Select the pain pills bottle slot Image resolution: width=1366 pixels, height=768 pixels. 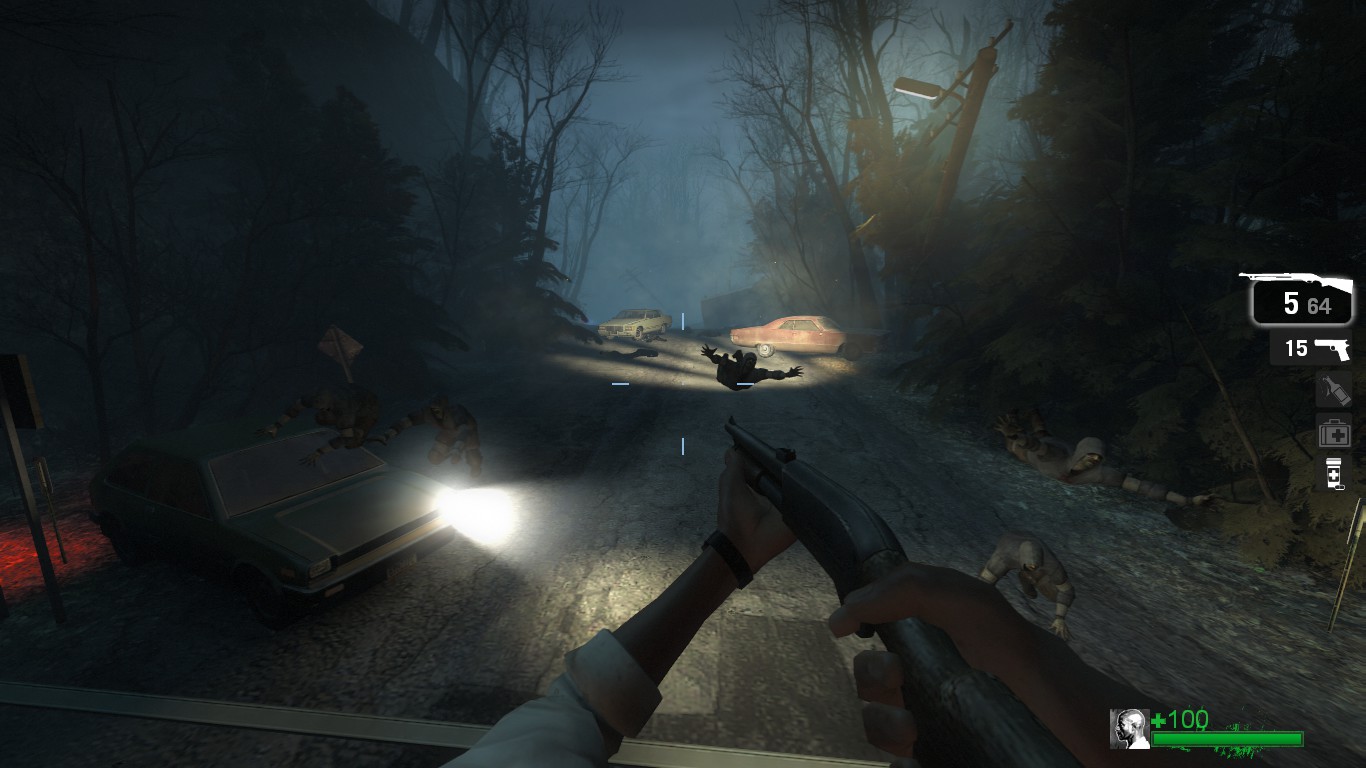click(x=1334, y=473)
